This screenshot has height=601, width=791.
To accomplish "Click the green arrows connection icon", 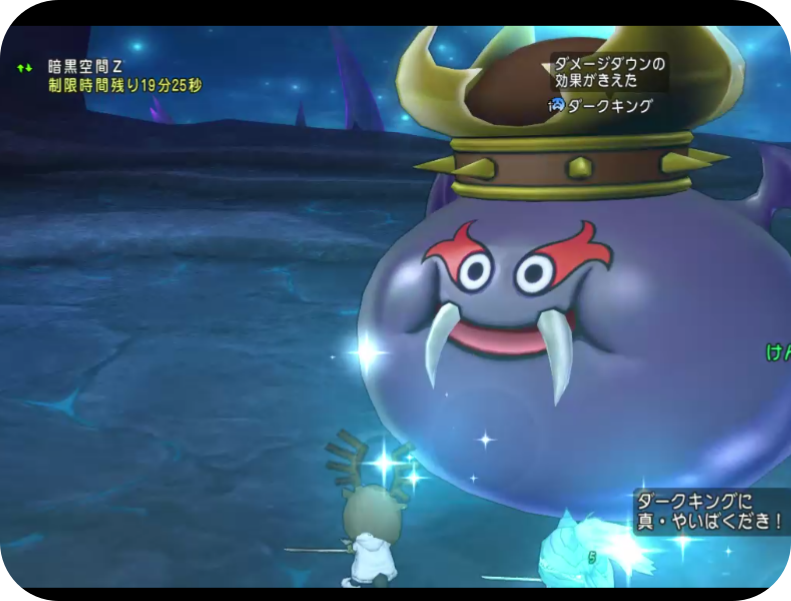I will [x=25, y=68].
